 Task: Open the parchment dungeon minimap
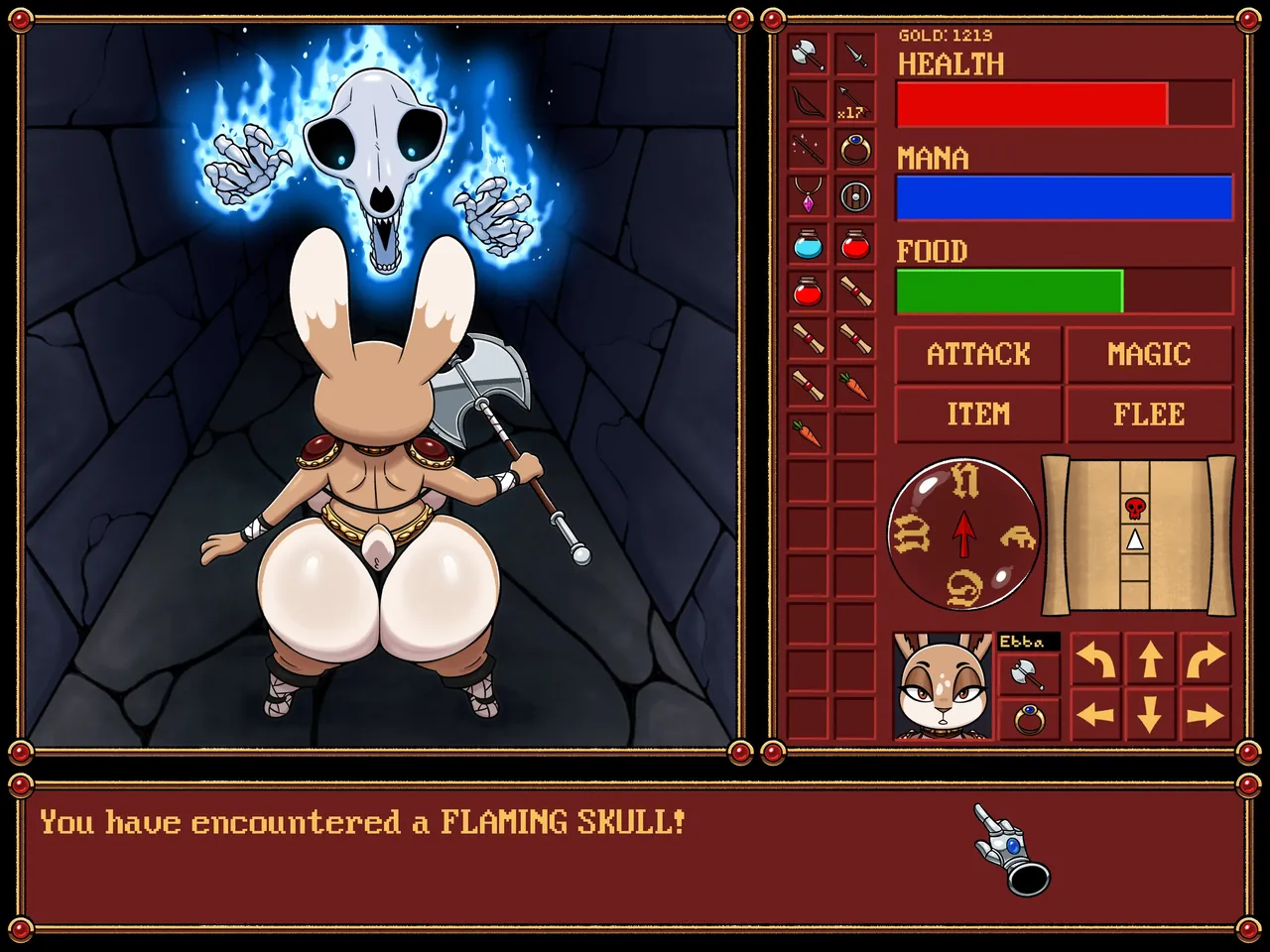(1137, 535)
